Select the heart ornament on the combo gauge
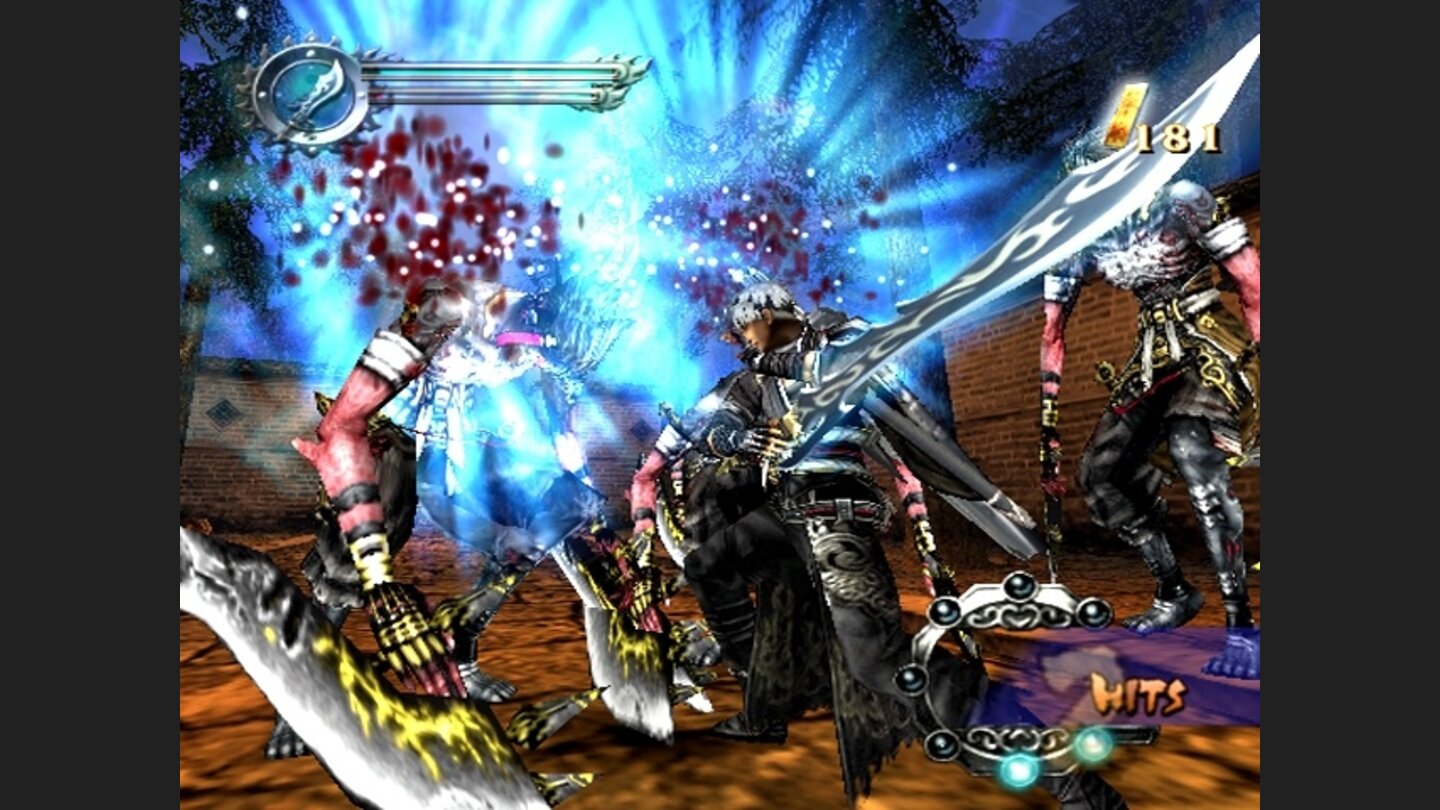1440x810 pixels. [1019, 617]
